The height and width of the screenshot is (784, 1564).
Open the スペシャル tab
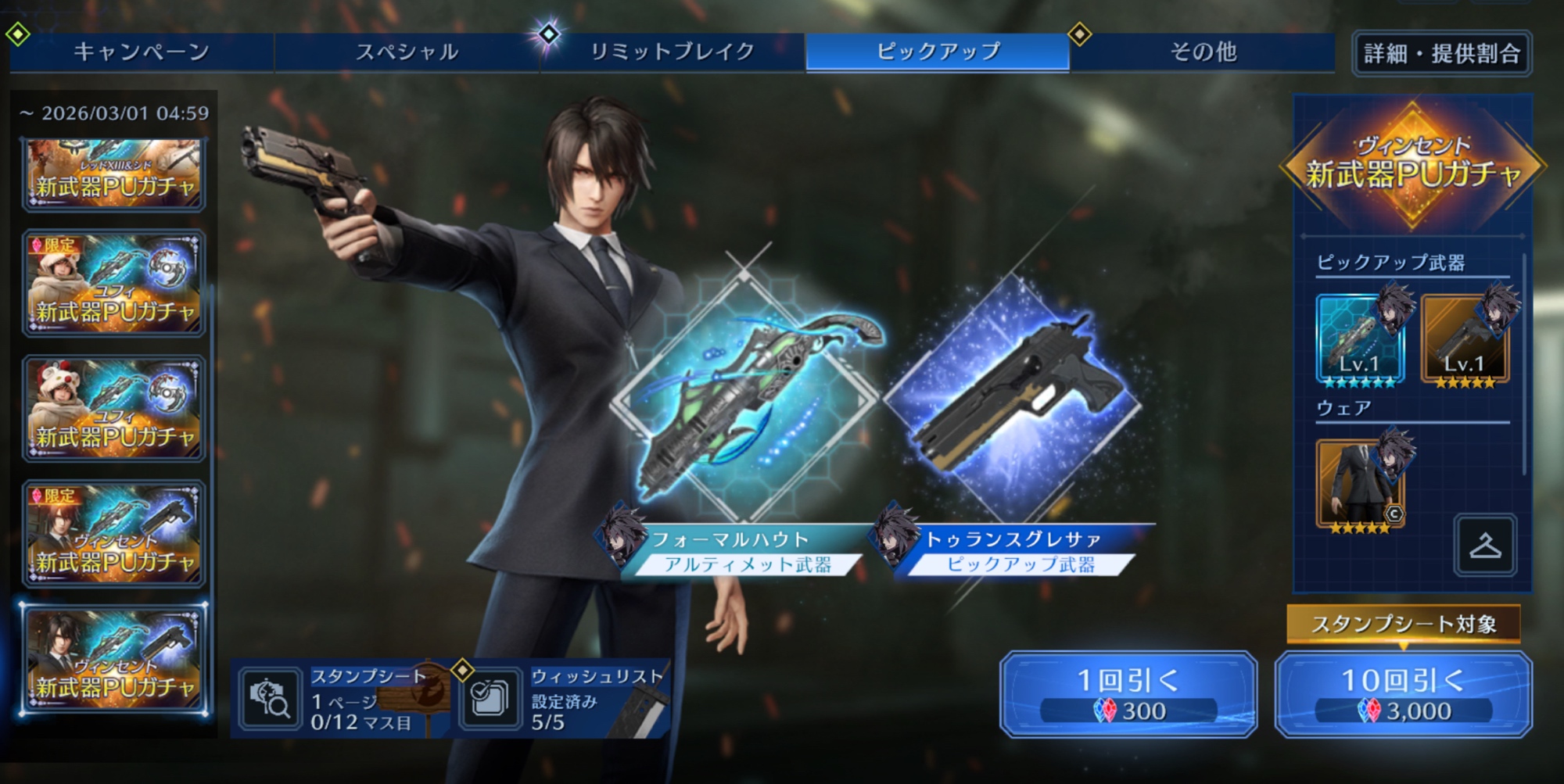(407, 52)
